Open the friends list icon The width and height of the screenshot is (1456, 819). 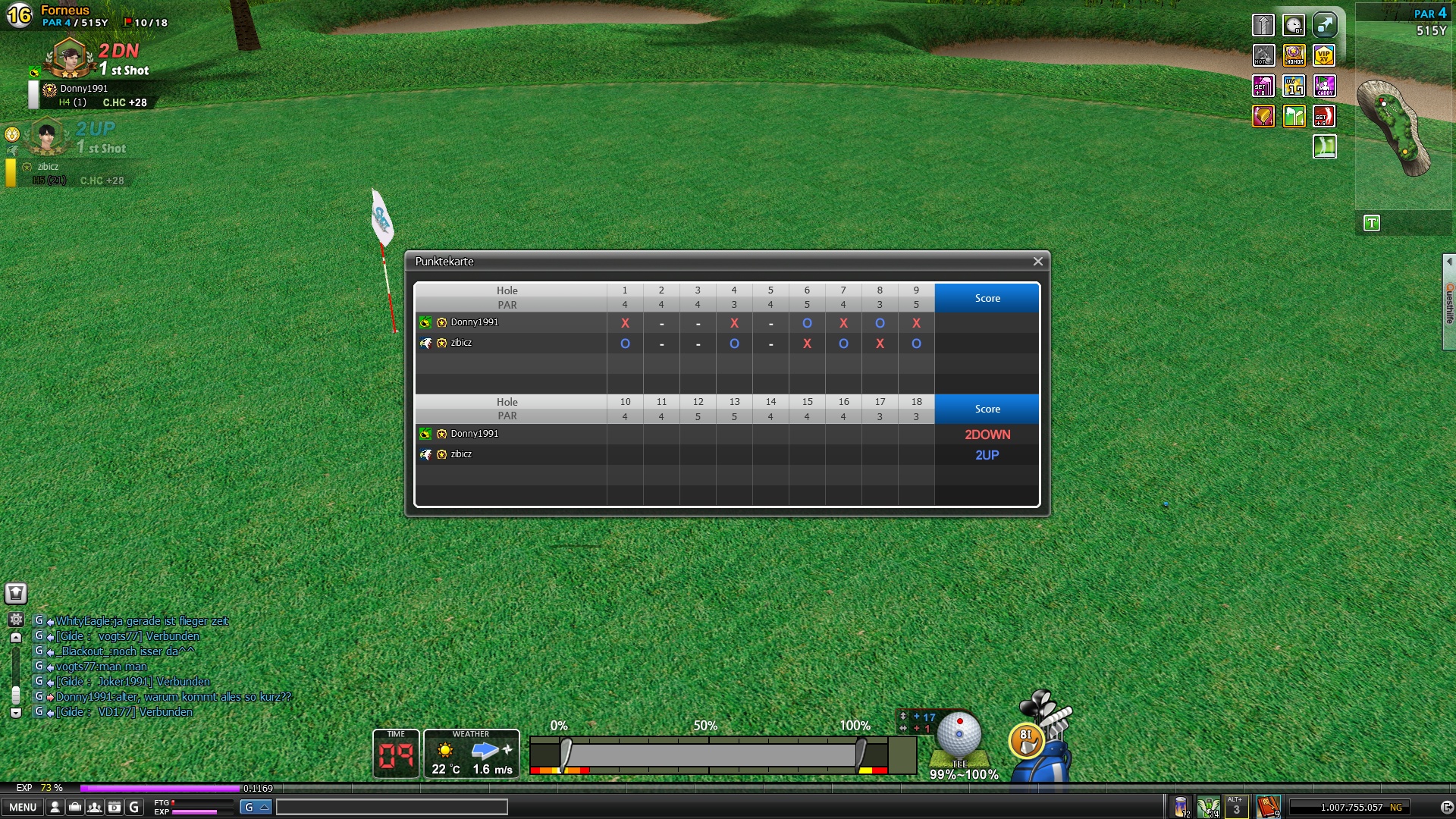[94, 808]
